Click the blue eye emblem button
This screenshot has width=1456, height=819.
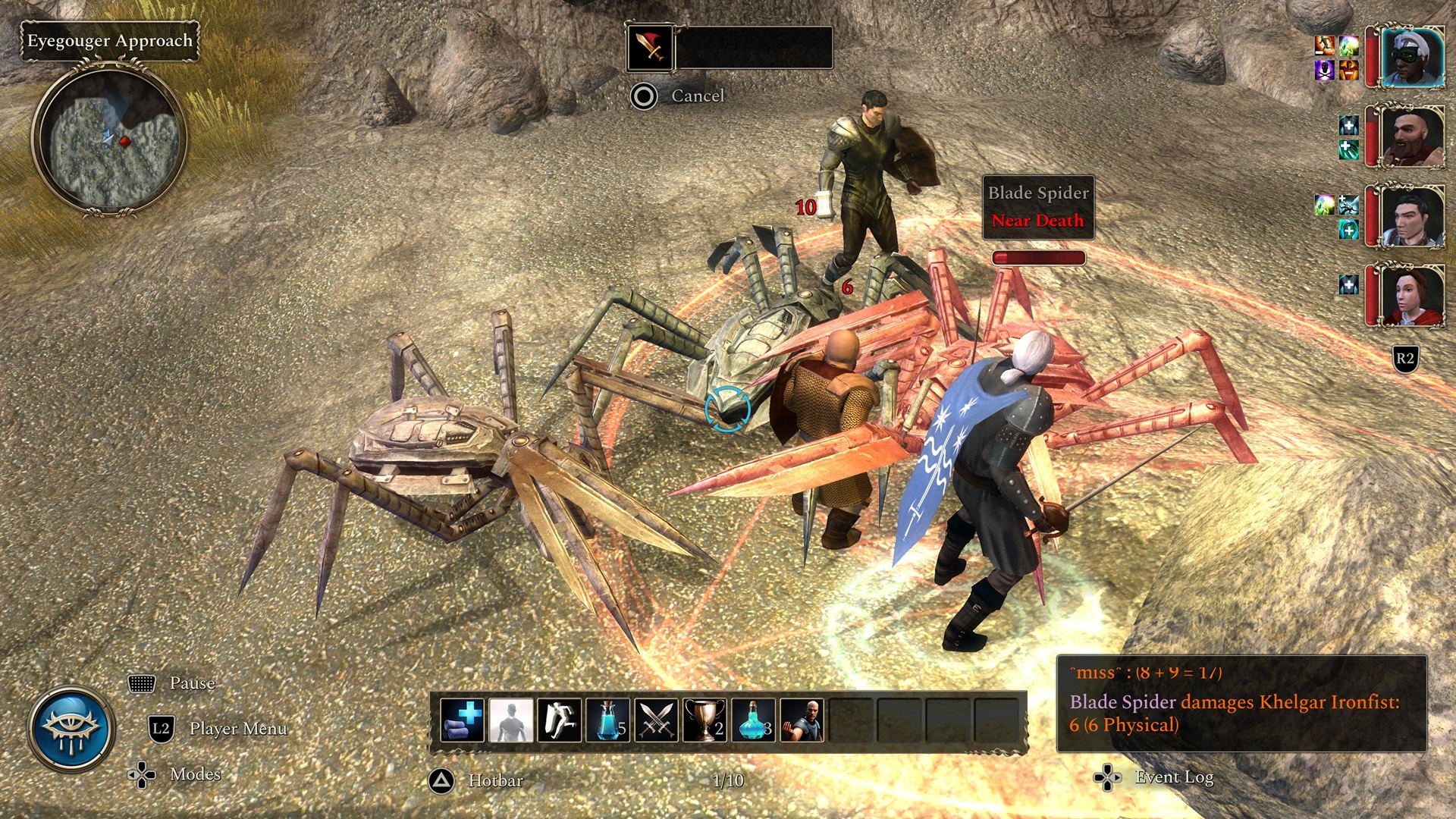tap(71, 729)
